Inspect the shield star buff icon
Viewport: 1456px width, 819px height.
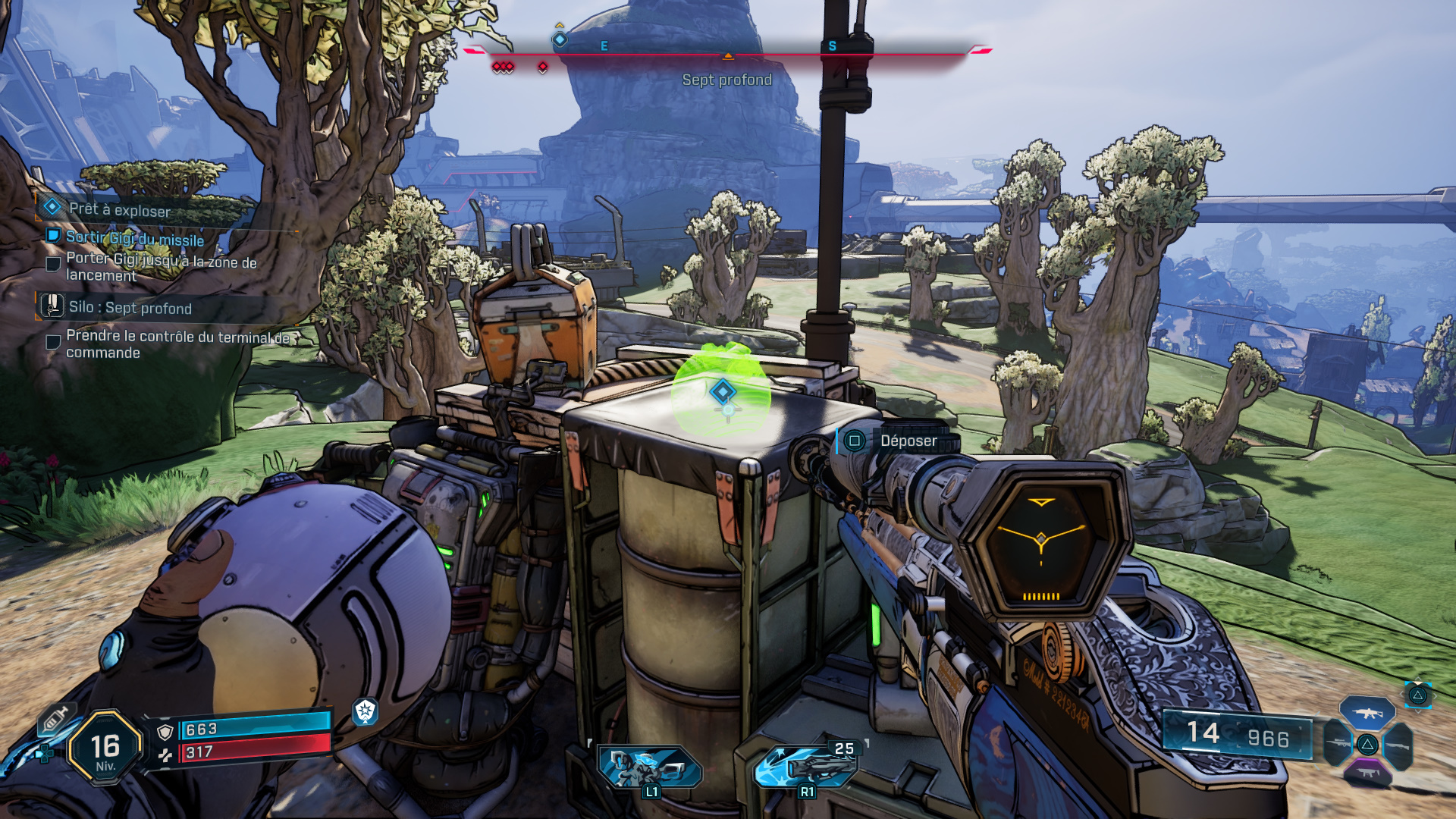(366, 711)
